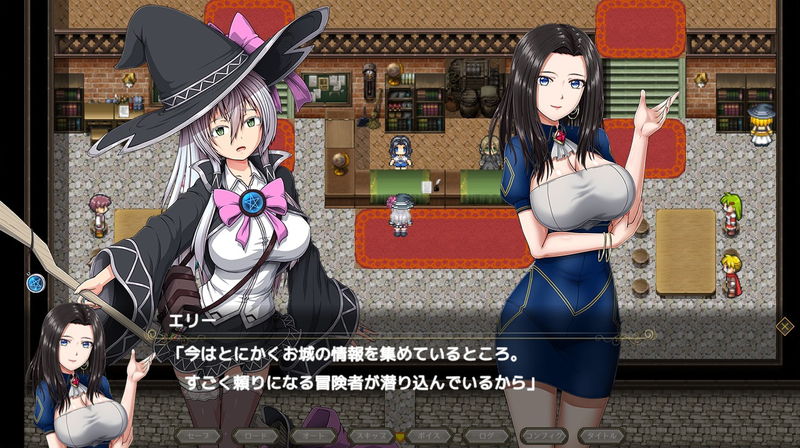
Task: Open the ロード (Load) menu
Action: click(255, 436)
